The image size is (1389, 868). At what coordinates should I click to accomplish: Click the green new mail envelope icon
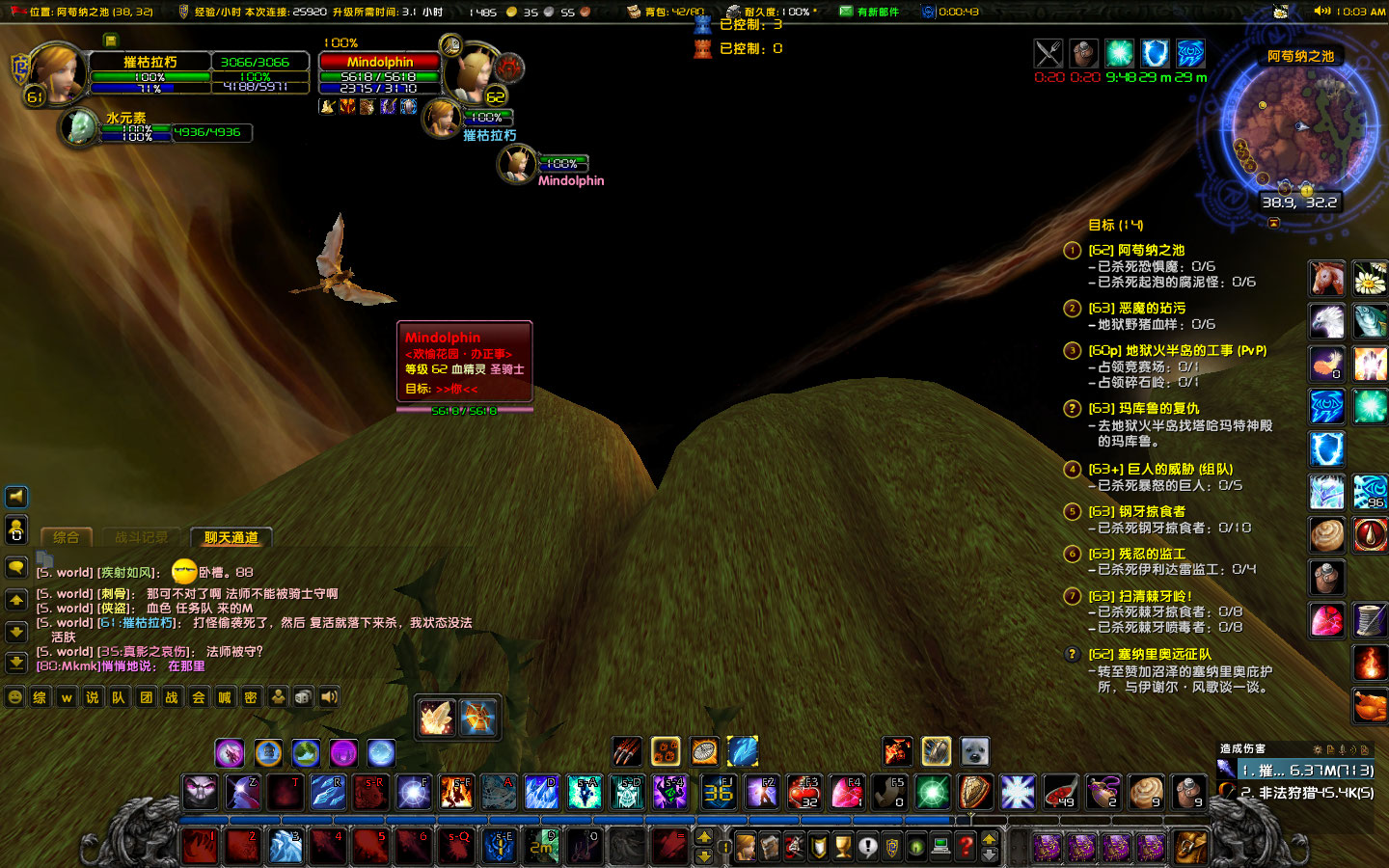click(x=846, y=11)
